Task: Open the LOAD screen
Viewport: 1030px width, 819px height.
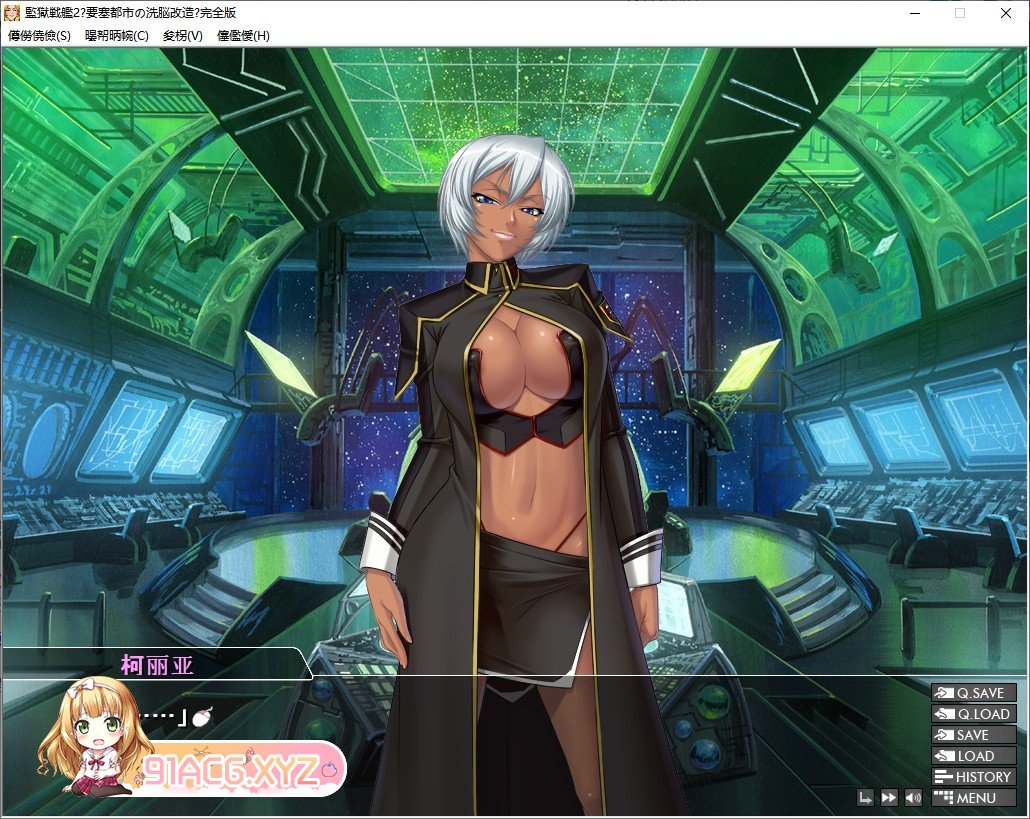Action: click(973, 756)
